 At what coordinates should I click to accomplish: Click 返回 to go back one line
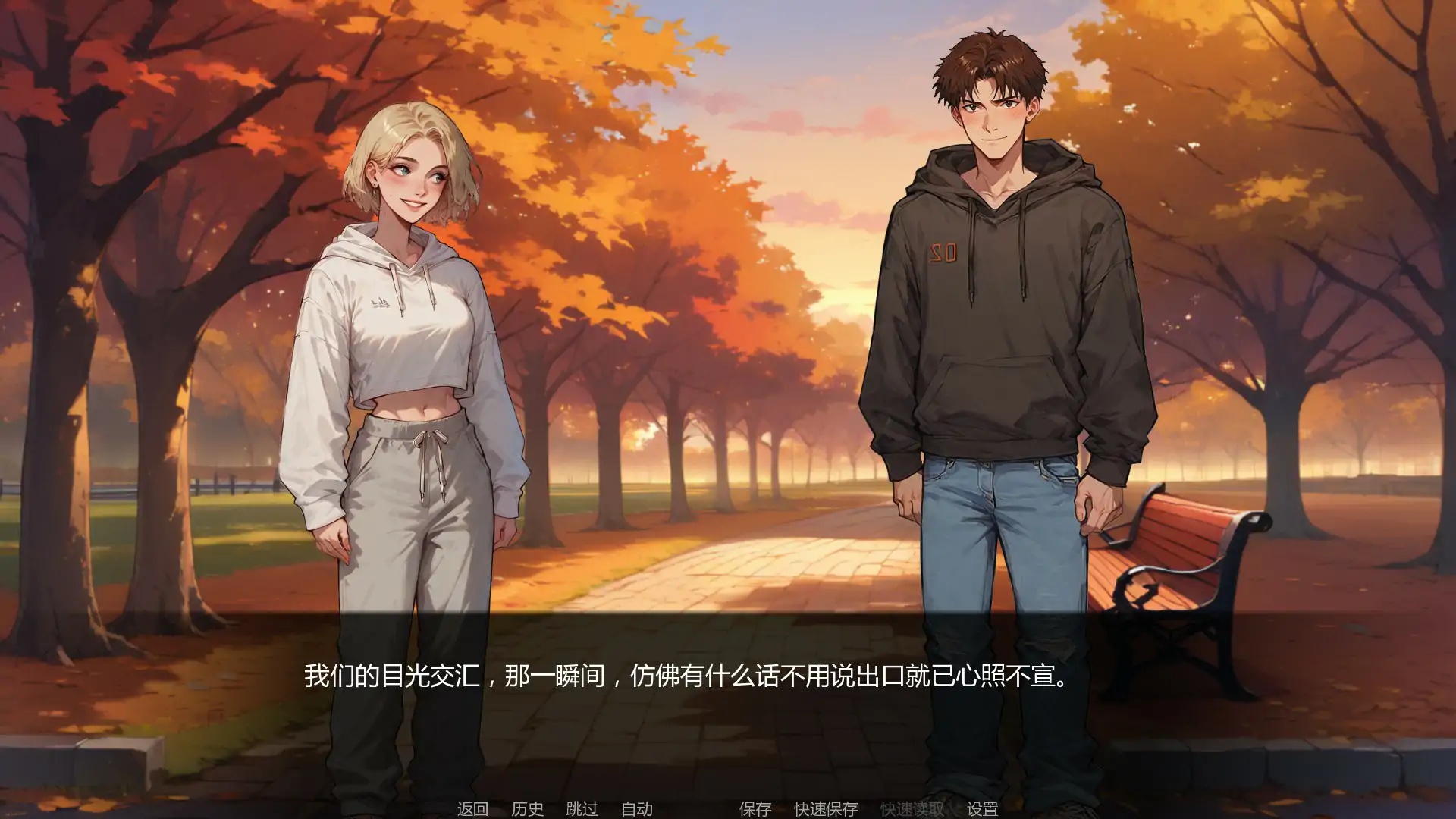pyautogui.click(x=472, y=809)
